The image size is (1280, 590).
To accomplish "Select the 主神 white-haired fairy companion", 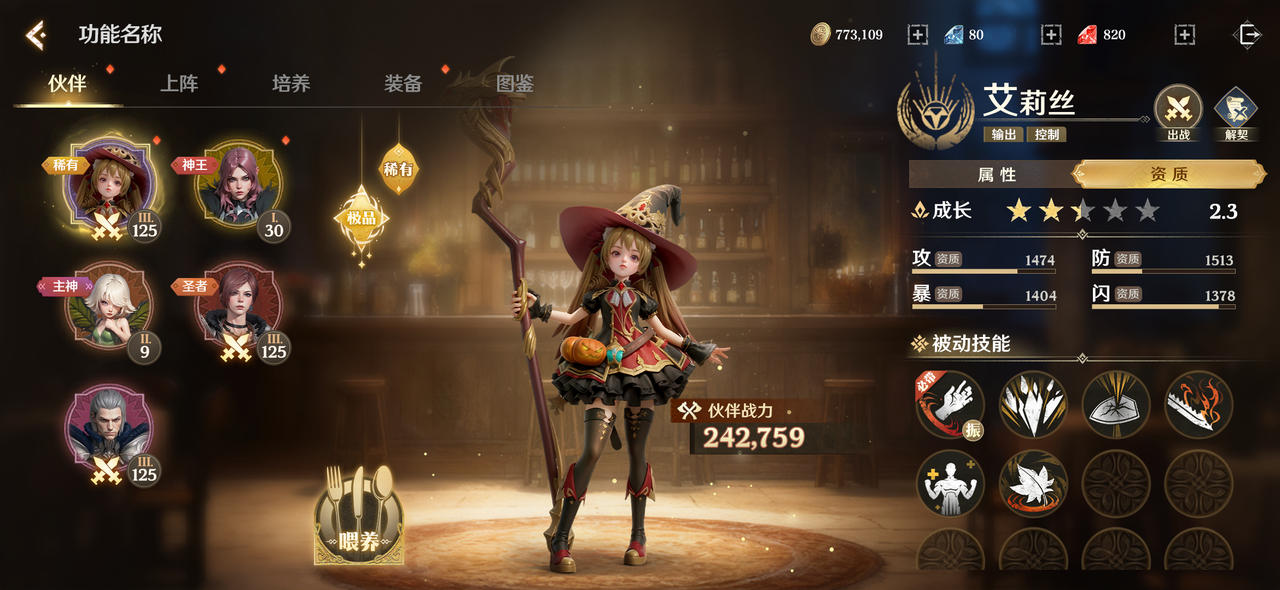I will [108, 307].
